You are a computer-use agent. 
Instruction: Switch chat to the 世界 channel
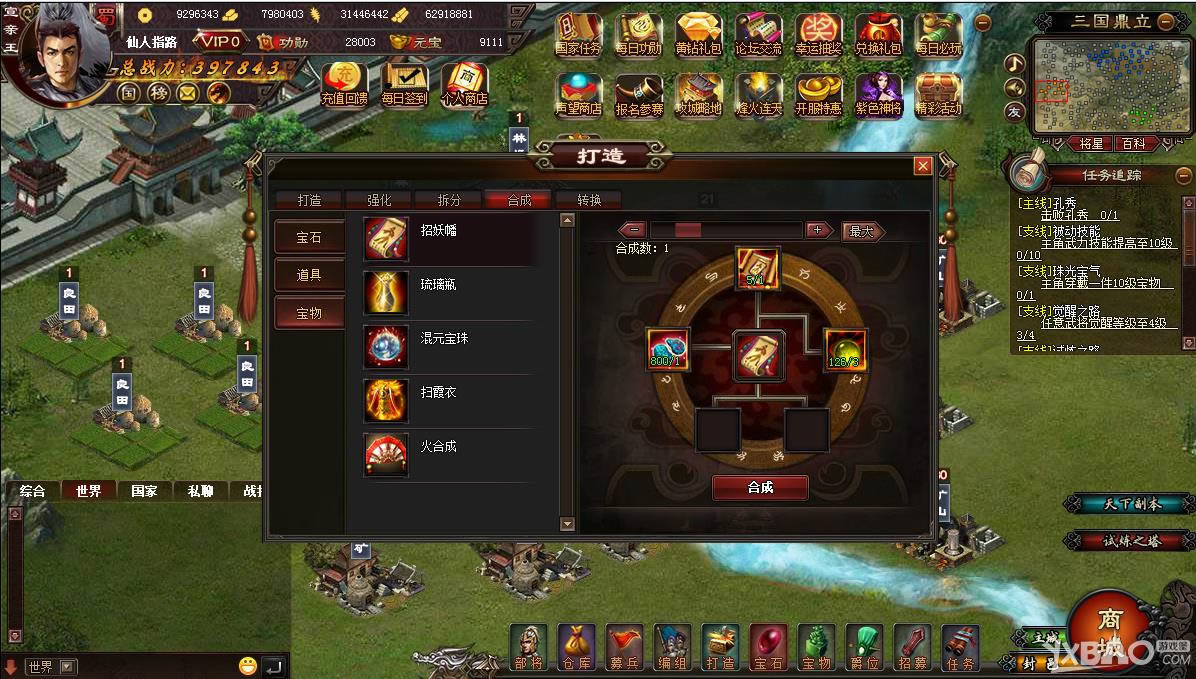[88, 491]
